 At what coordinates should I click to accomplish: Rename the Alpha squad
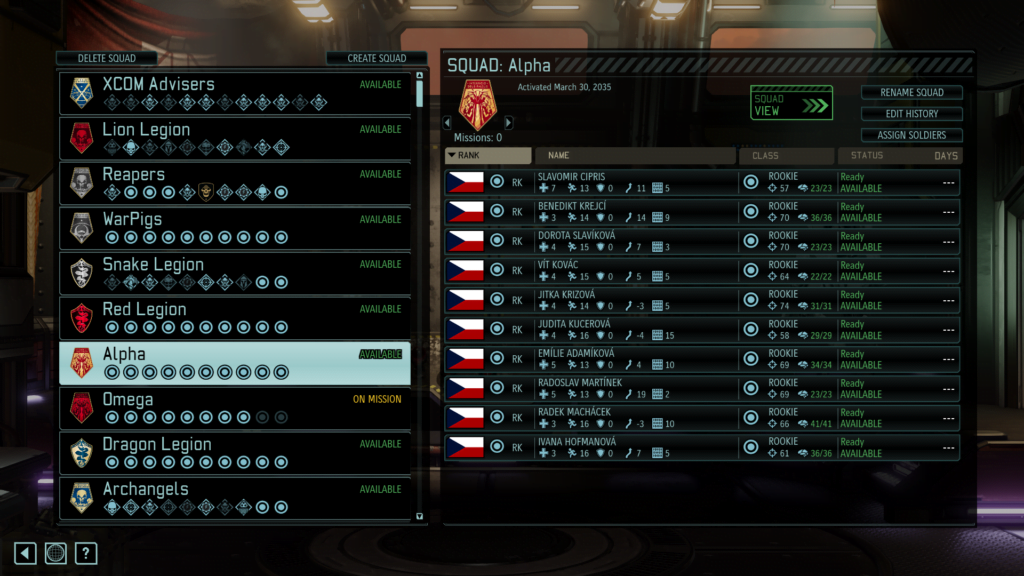[911, 92]
